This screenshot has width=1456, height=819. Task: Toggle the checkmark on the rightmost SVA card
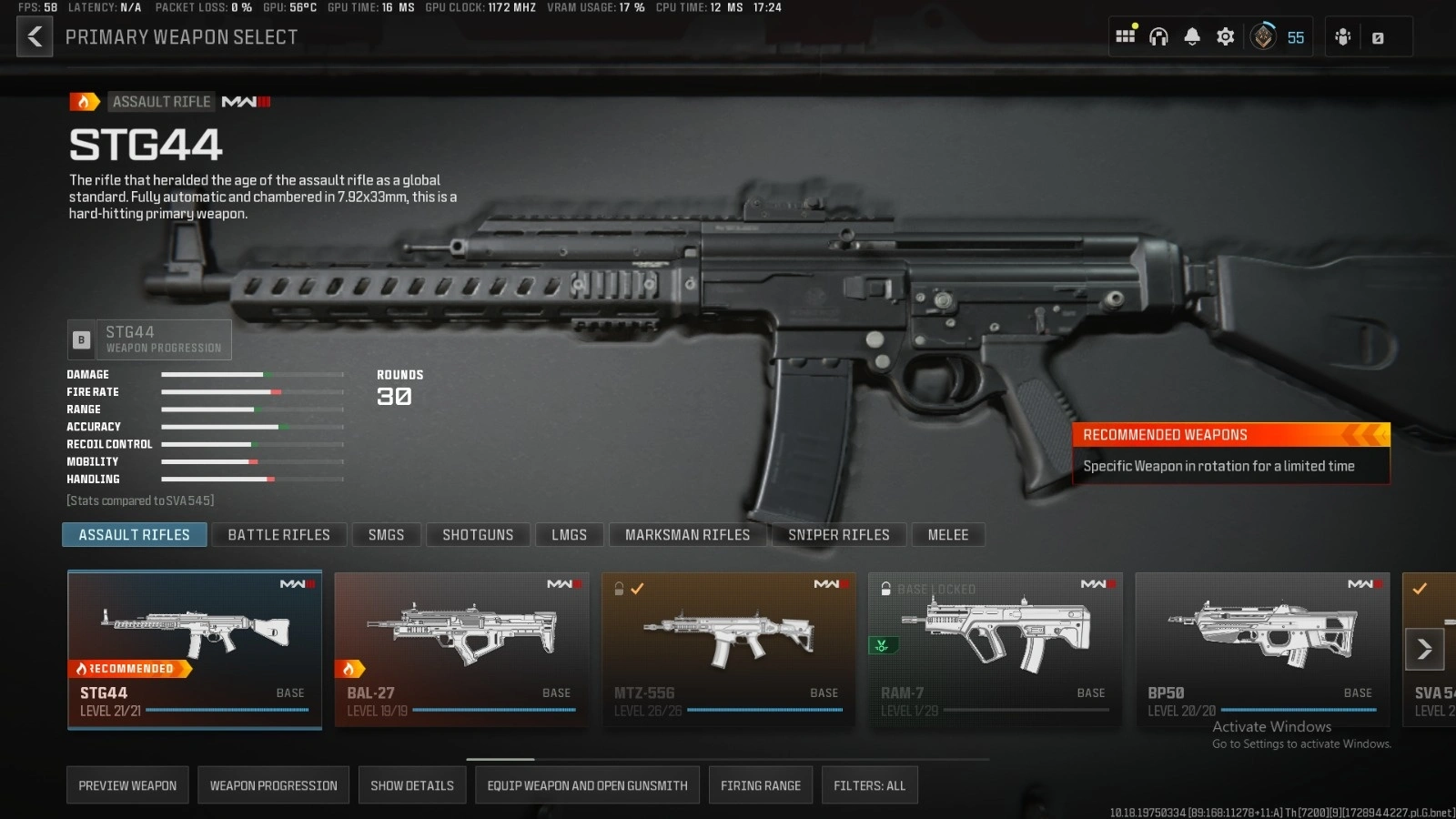[1421, 589]
